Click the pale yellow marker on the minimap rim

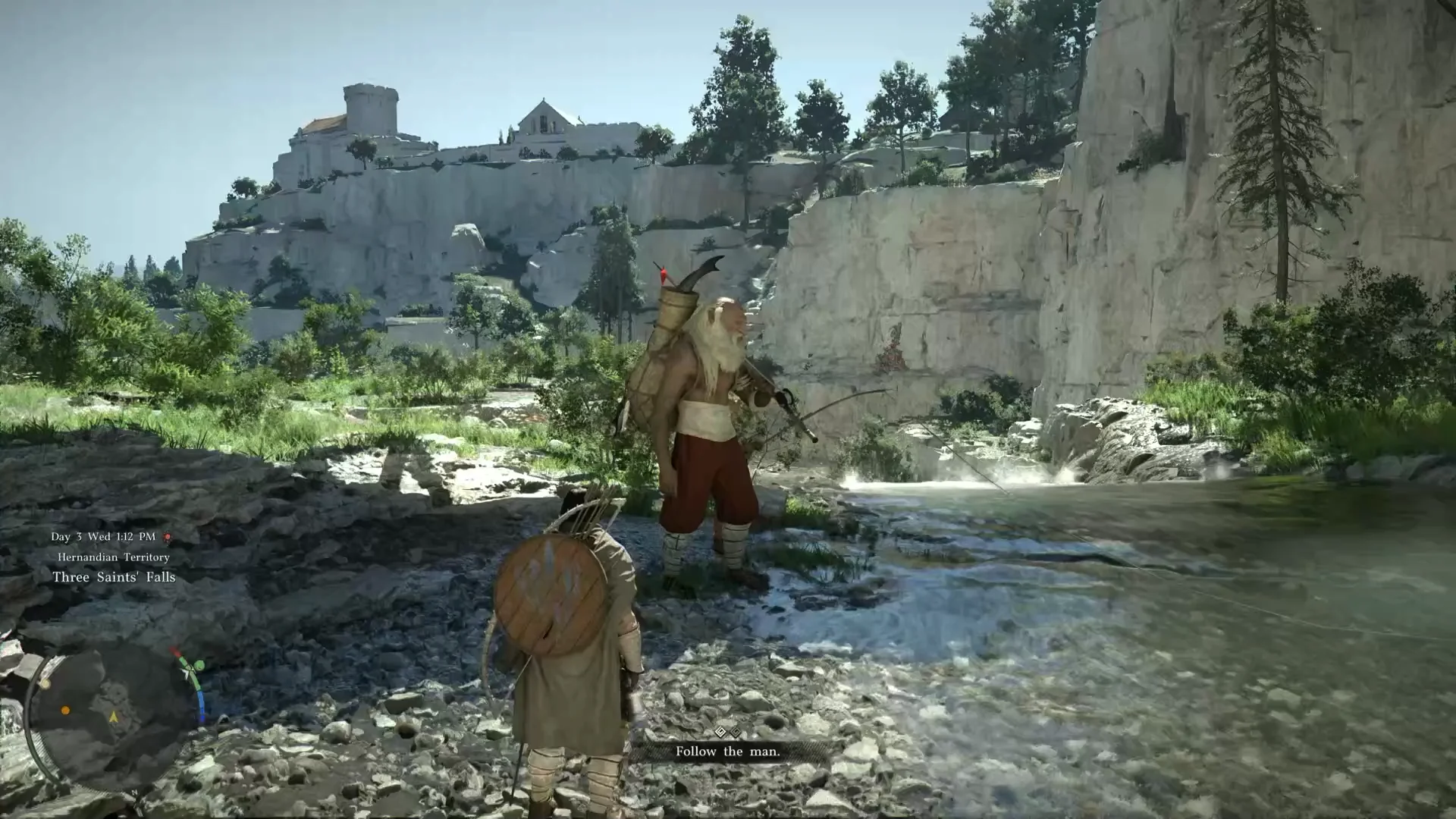coord(45,684)
